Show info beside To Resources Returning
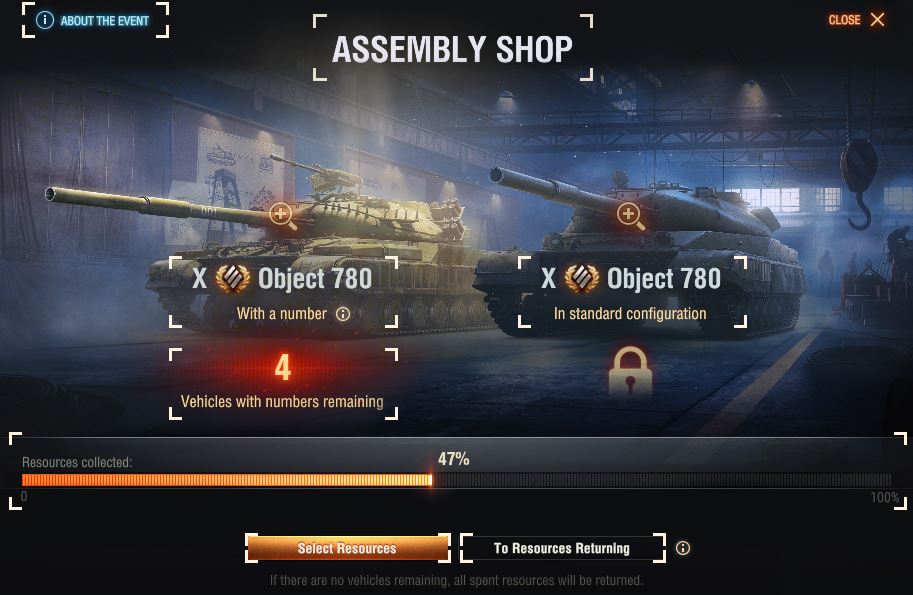Image resolution: width=913 pixels, height=595 pixels. 683,548
